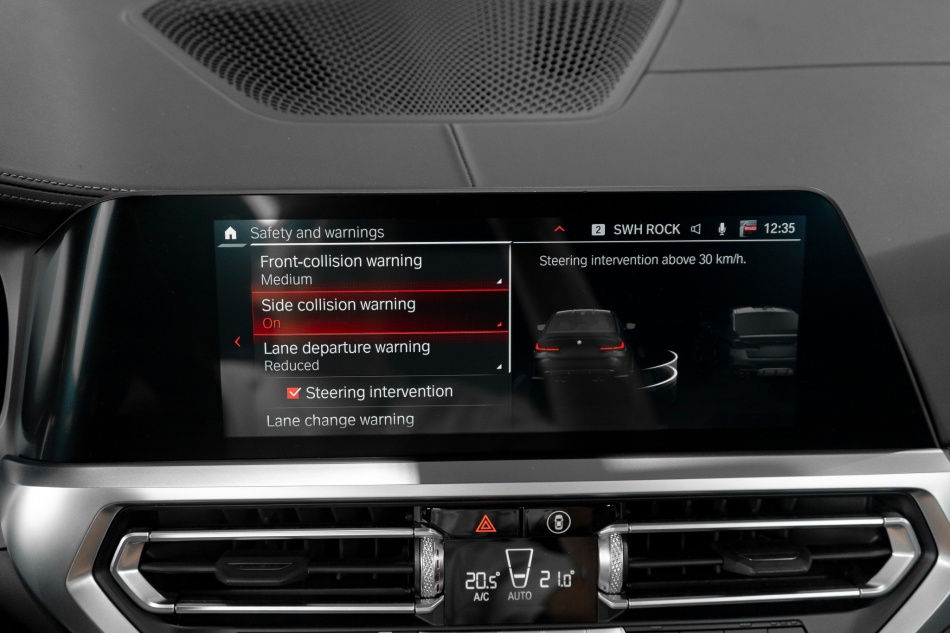This screenshot has width=950, height=633.
Task: Toggle the Steering intervention checkbox
Action: point(294,393)
